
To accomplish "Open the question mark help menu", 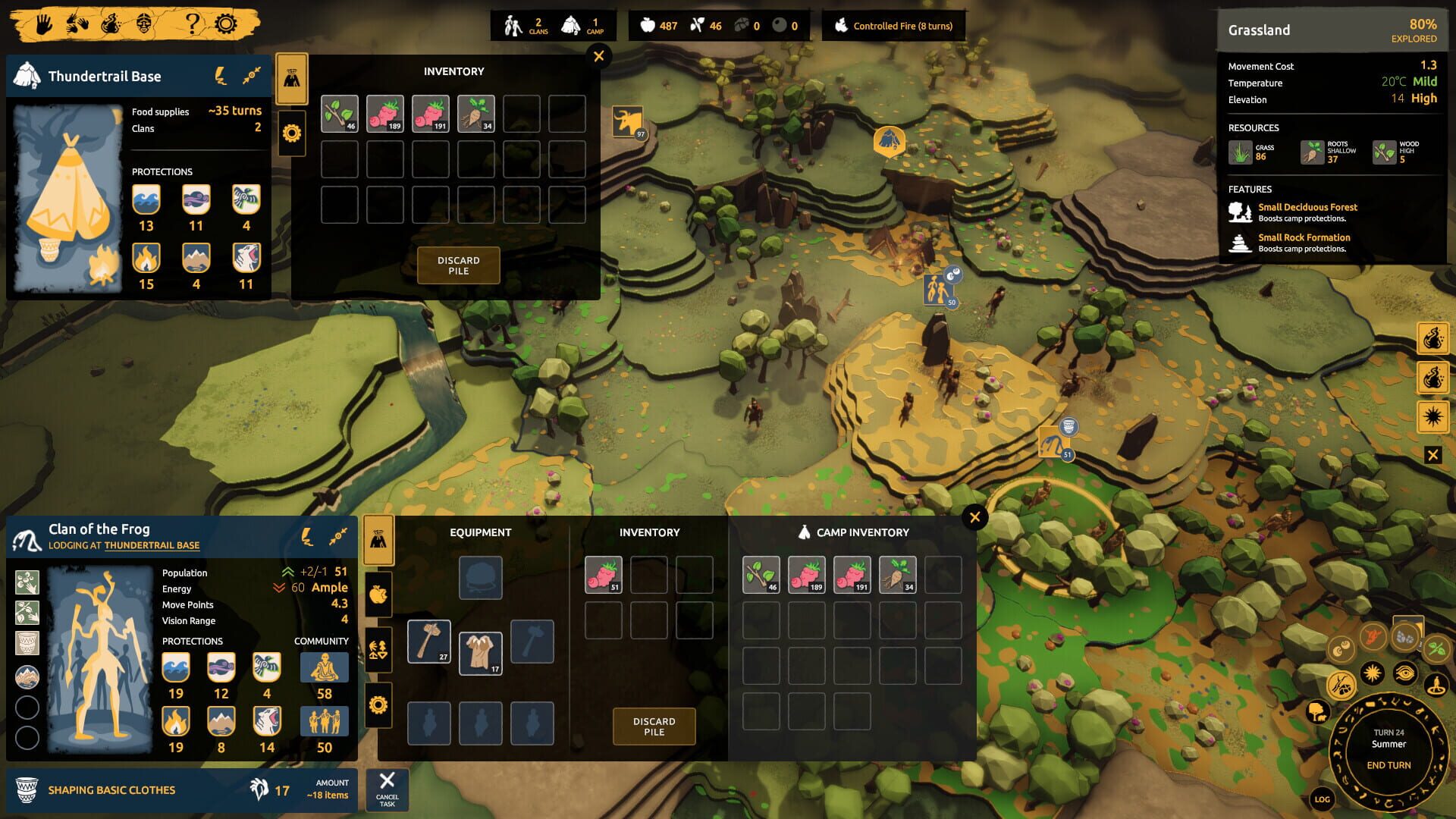I will (193, 24).
